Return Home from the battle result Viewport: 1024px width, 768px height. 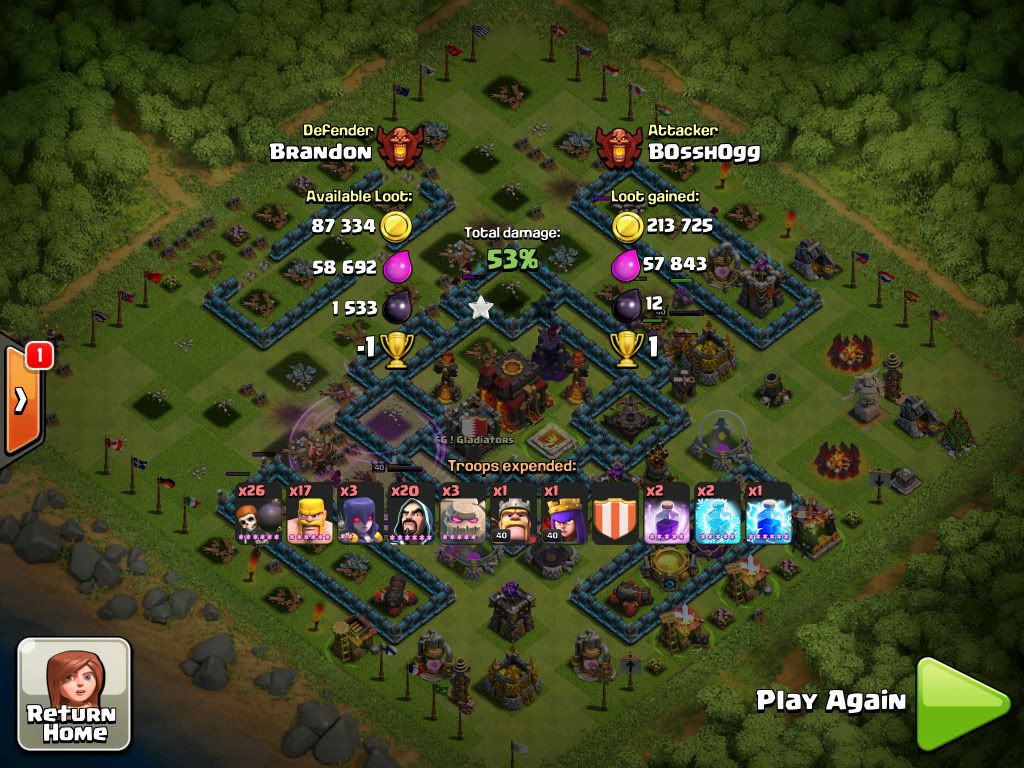[74, 693]
